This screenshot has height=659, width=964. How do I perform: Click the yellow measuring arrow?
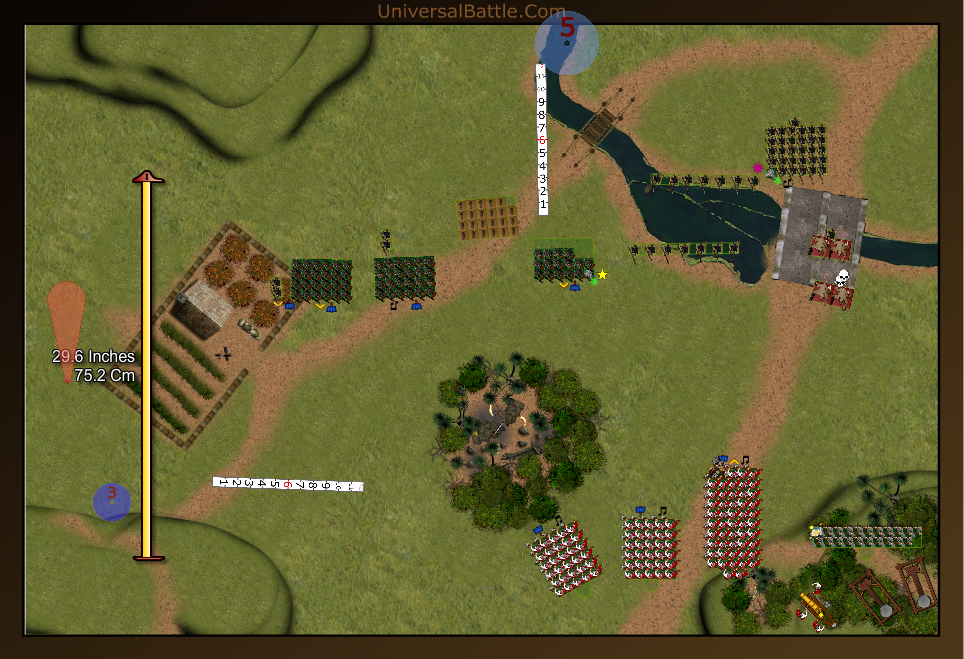click(147, 366)
